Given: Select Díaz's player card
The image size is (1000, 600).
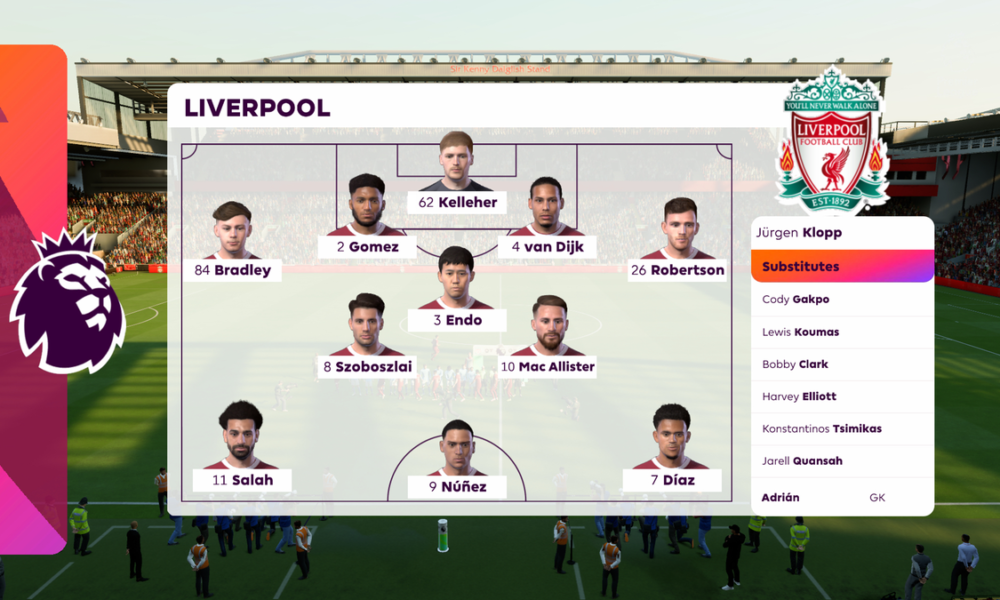Looking at the screenshot, I should 672,480.
